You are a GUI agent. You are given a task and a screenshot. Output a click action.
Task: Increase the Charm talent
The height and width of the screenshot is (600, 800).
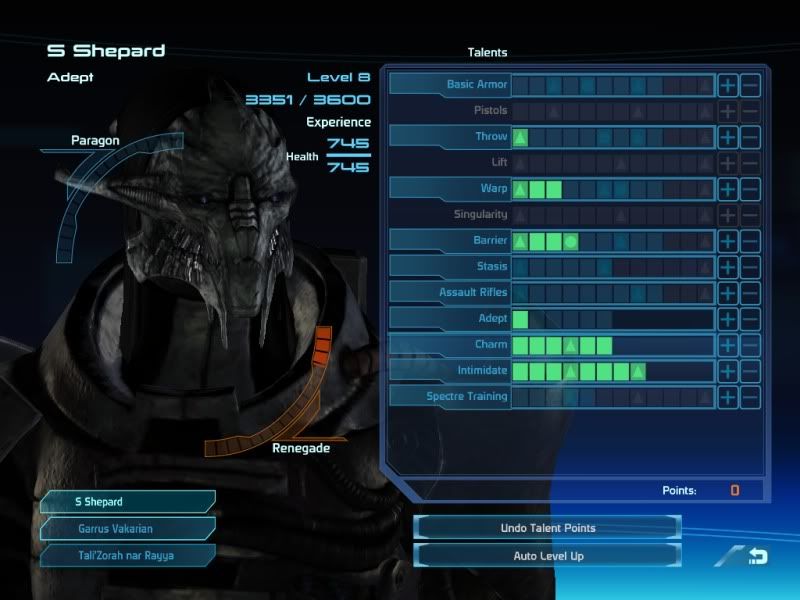tap(728, 344)
